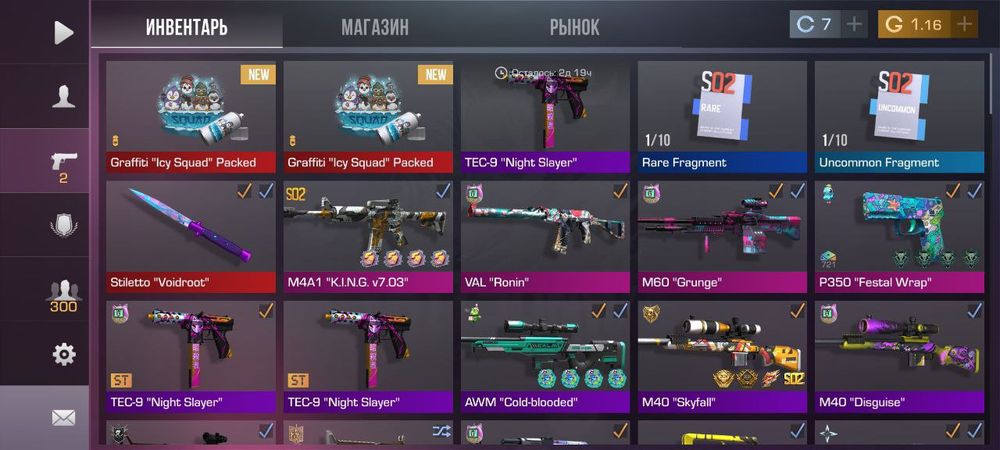Open the player profile sidebar icon
Viewport: 1000px width, 450px height.
click(63, 97)
